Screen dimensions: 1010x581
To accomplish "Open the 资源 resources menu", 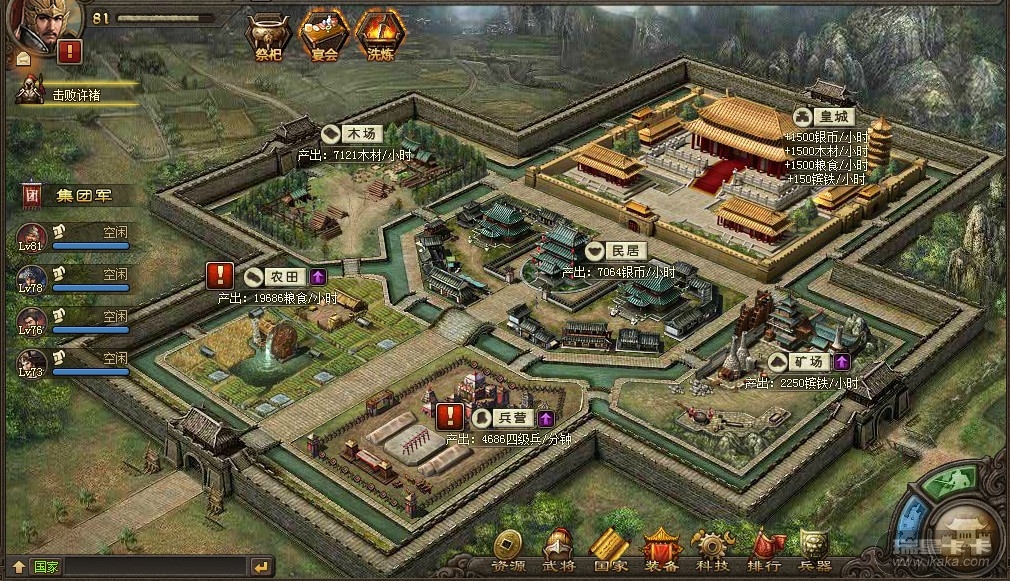I will click(x=510, y=551).
